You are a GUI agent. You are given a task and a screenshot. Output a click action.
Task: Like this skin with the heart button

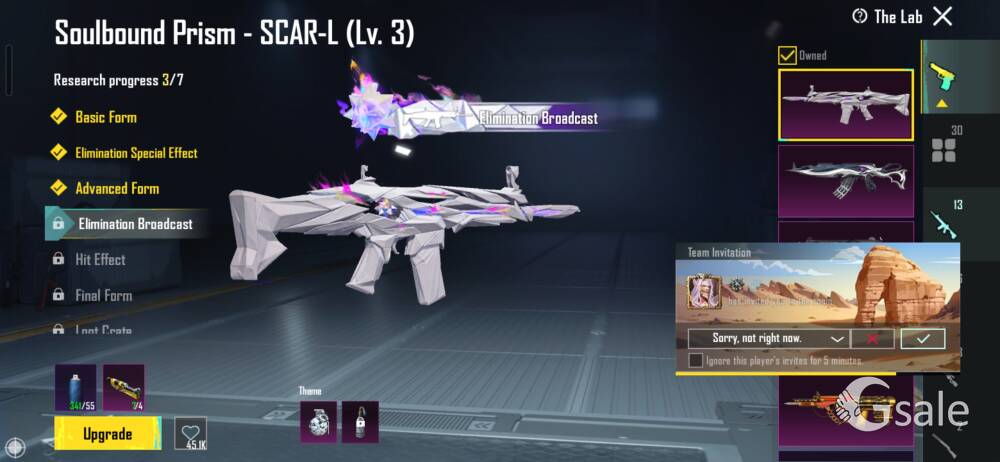tap(190, 432)
